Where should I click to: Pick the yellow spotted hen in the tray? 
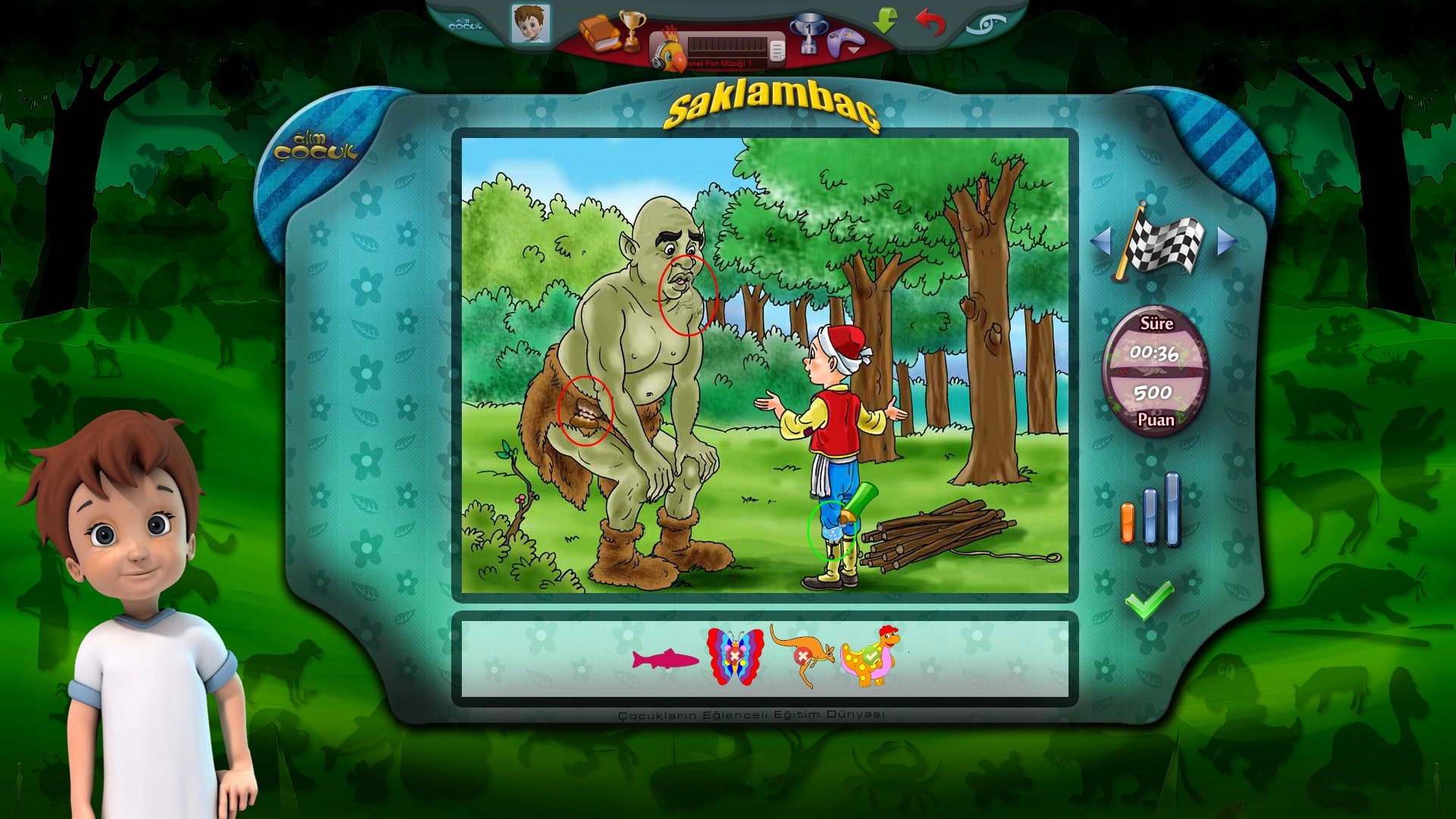tap(871, 656)
